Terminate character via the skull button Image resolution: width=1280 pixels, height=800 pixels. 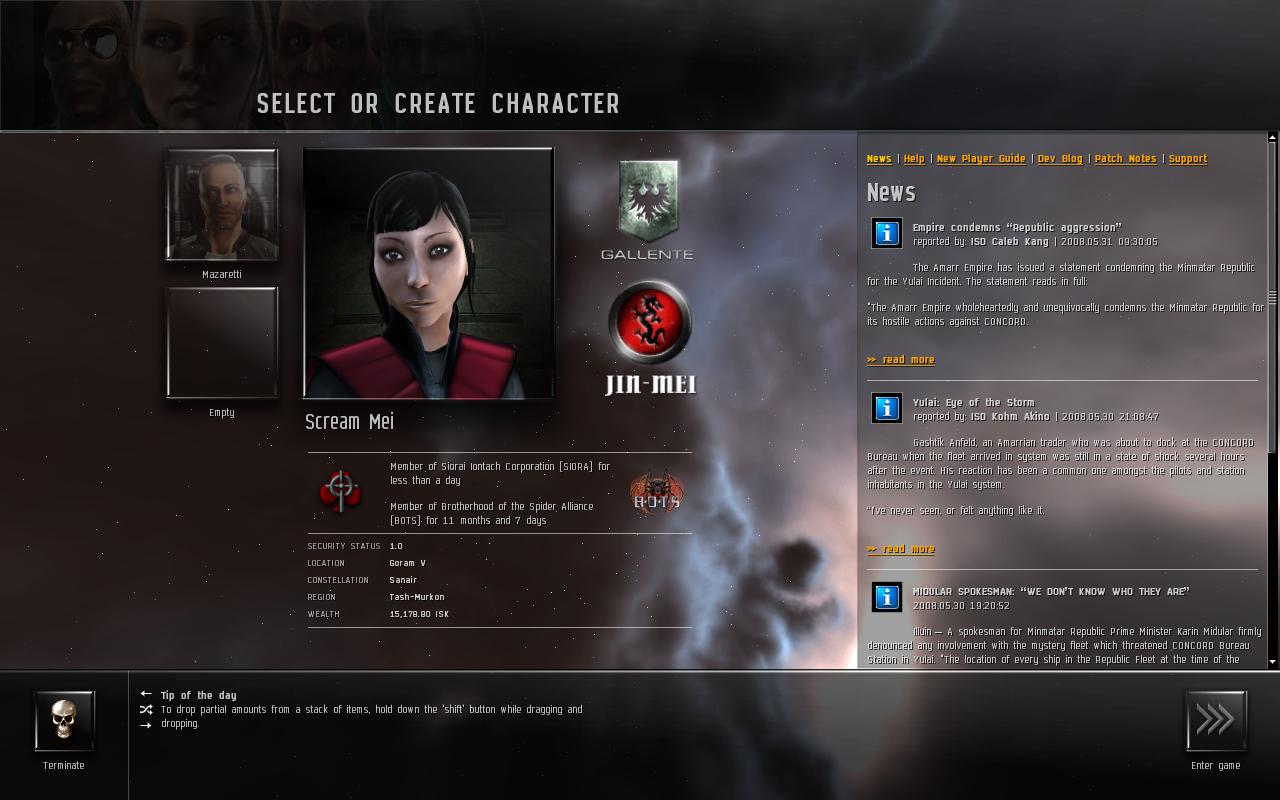point(64,720)
